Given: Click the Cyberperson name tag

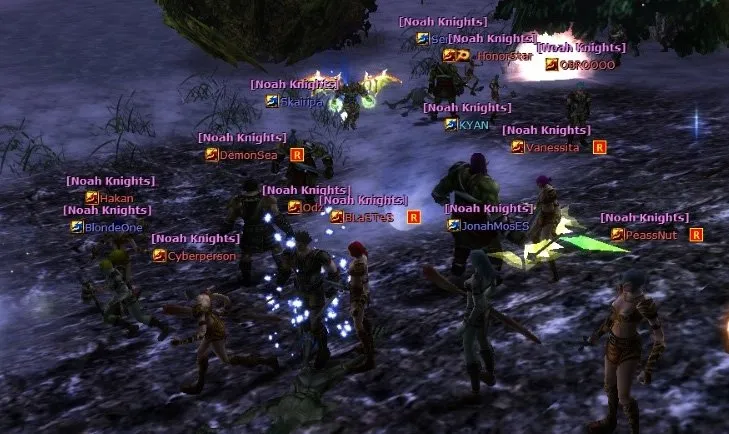Looking at the screenshot, I should 202,256.
